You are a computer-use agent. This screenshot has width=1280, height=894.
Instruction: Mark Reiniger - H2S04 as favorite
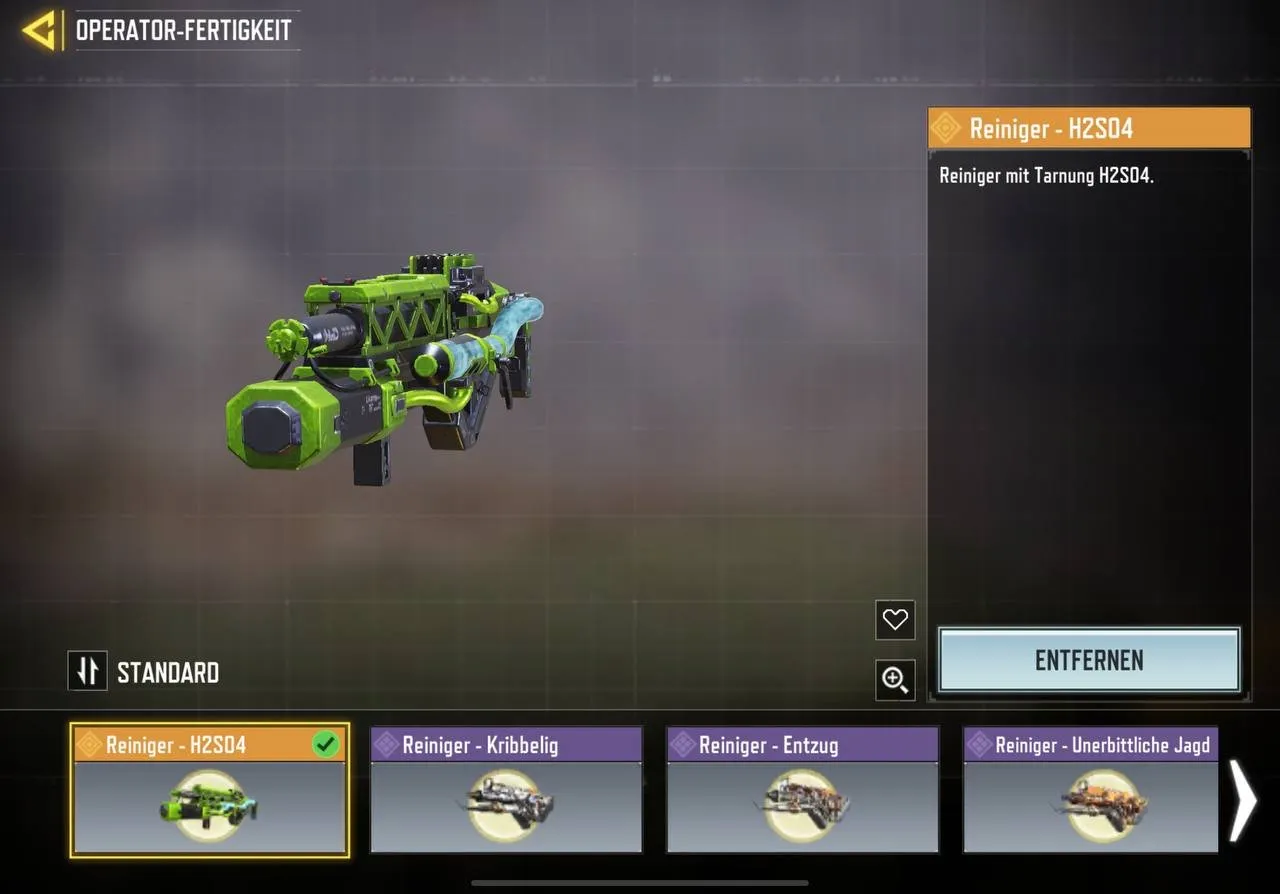[894, 620]
